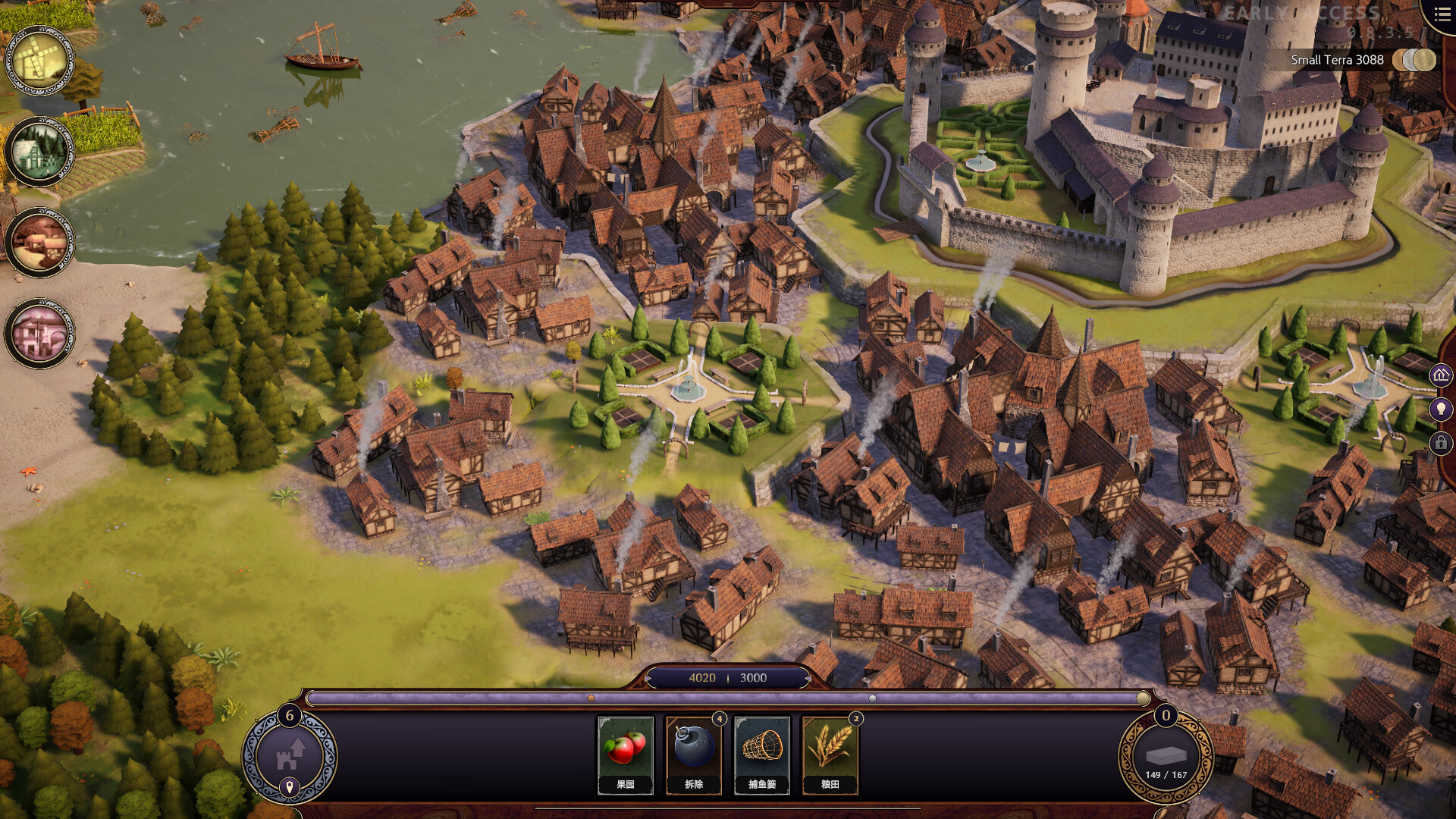The width and height of the screenshot is (1456, 819).
Task: Click the bronze, silver, gold medals indicator
Action: 1415,60
